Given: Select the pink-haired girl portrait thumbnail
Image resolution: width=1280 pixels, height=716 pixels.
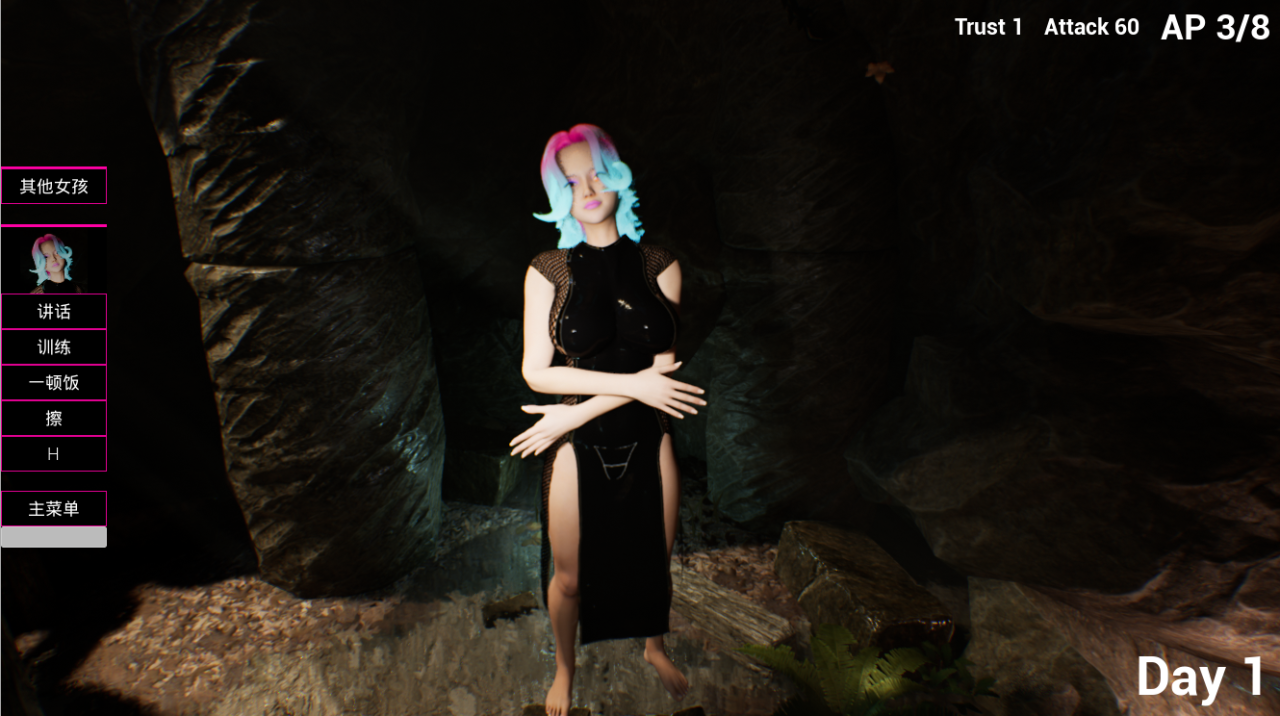Looking at the screenshot, I should coord(51,260).
